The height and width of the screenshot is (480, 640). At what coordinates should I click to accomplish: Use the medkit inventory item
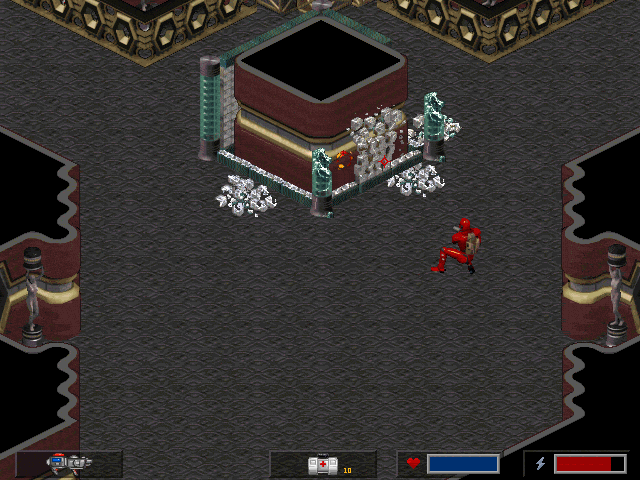click(322, 464)
